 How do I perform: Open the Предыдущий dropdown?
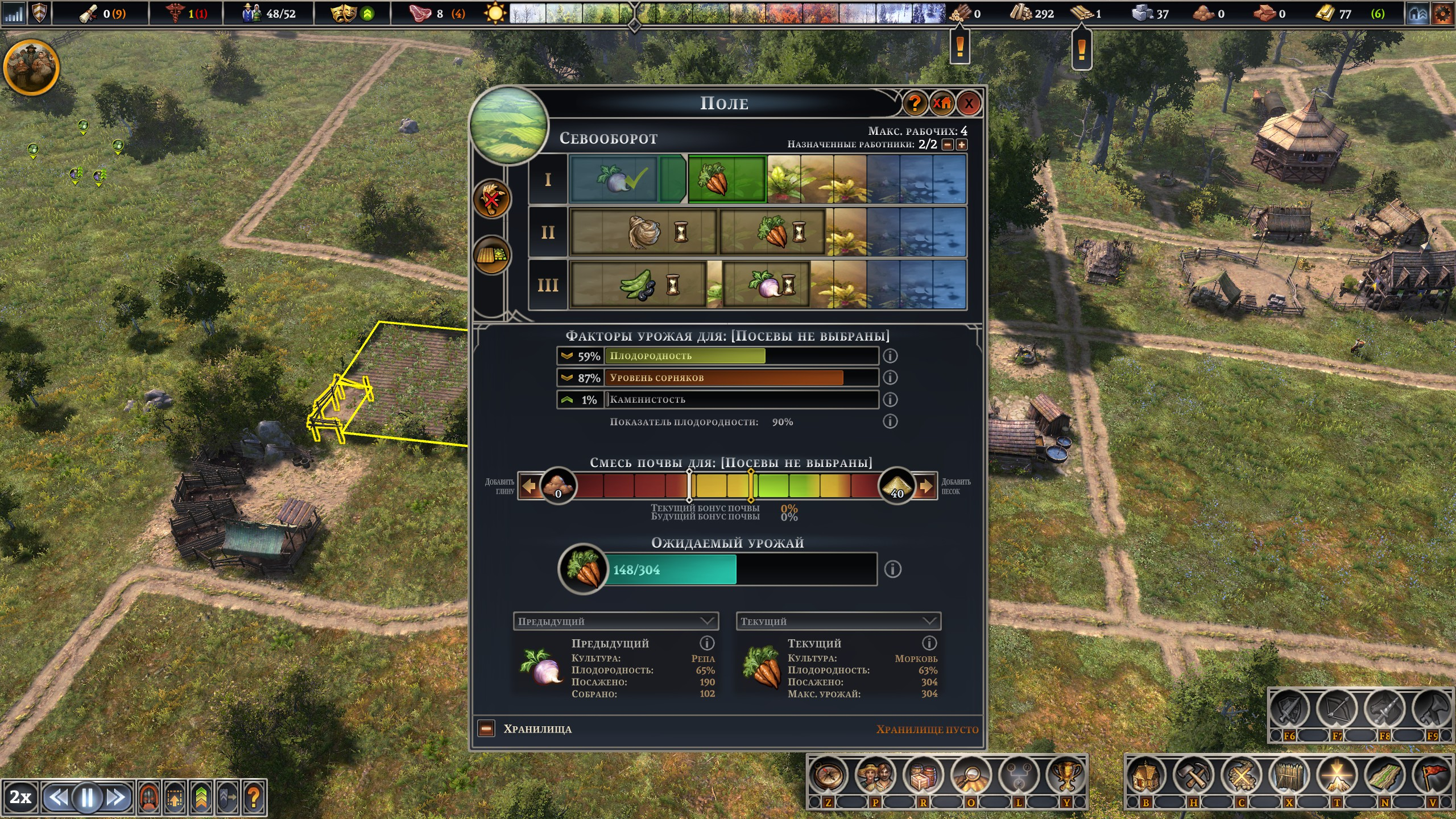tap(615, 621)
